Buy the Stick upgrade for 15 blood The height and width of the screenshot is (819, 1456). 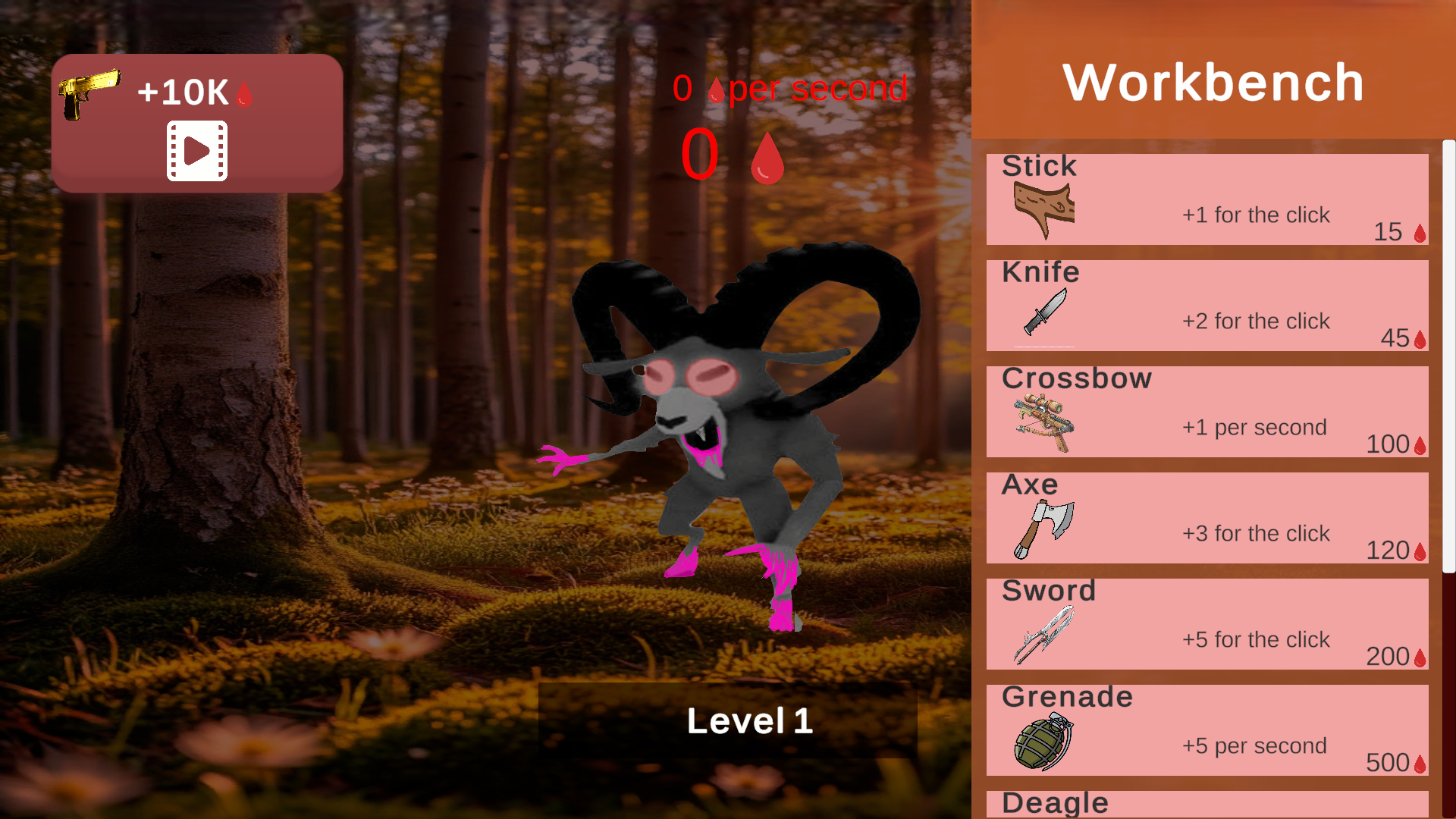tap(1206, 199)
